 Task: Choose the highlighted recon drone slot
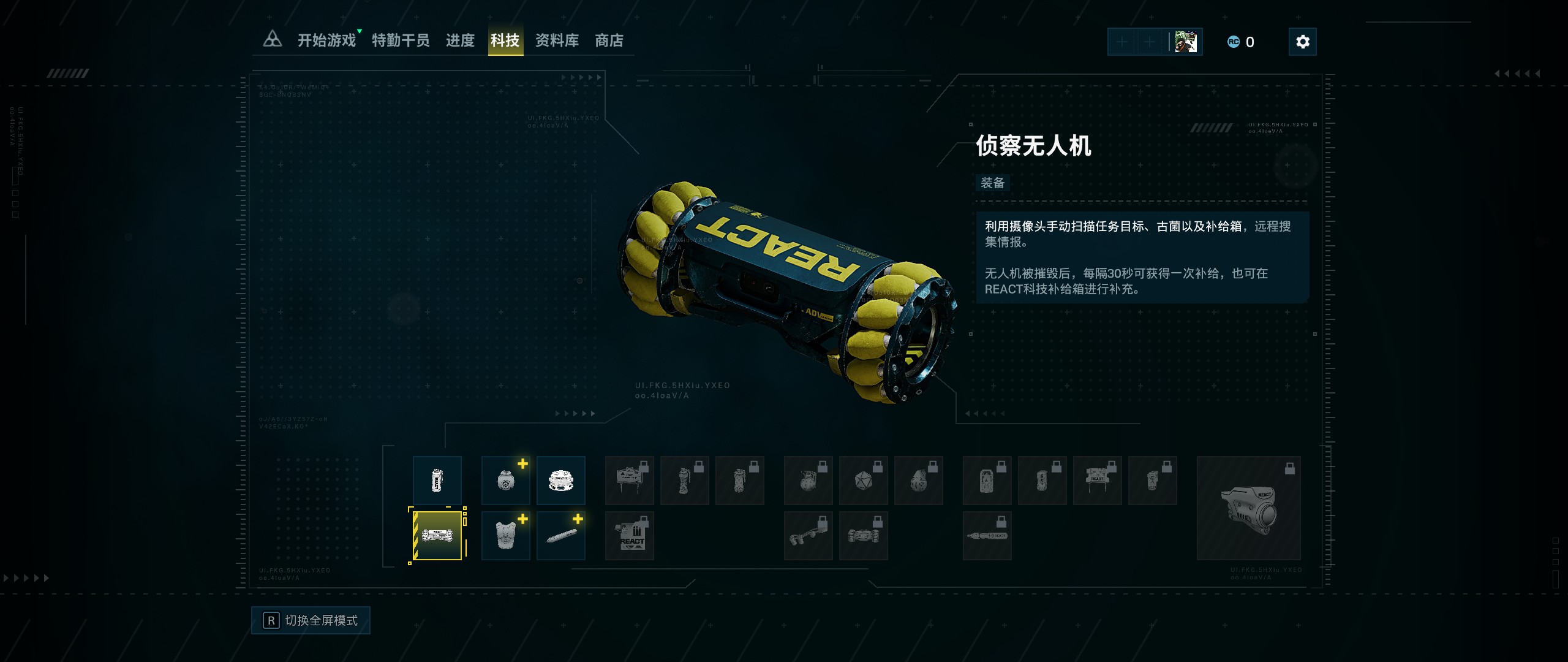tap(437, 536)
